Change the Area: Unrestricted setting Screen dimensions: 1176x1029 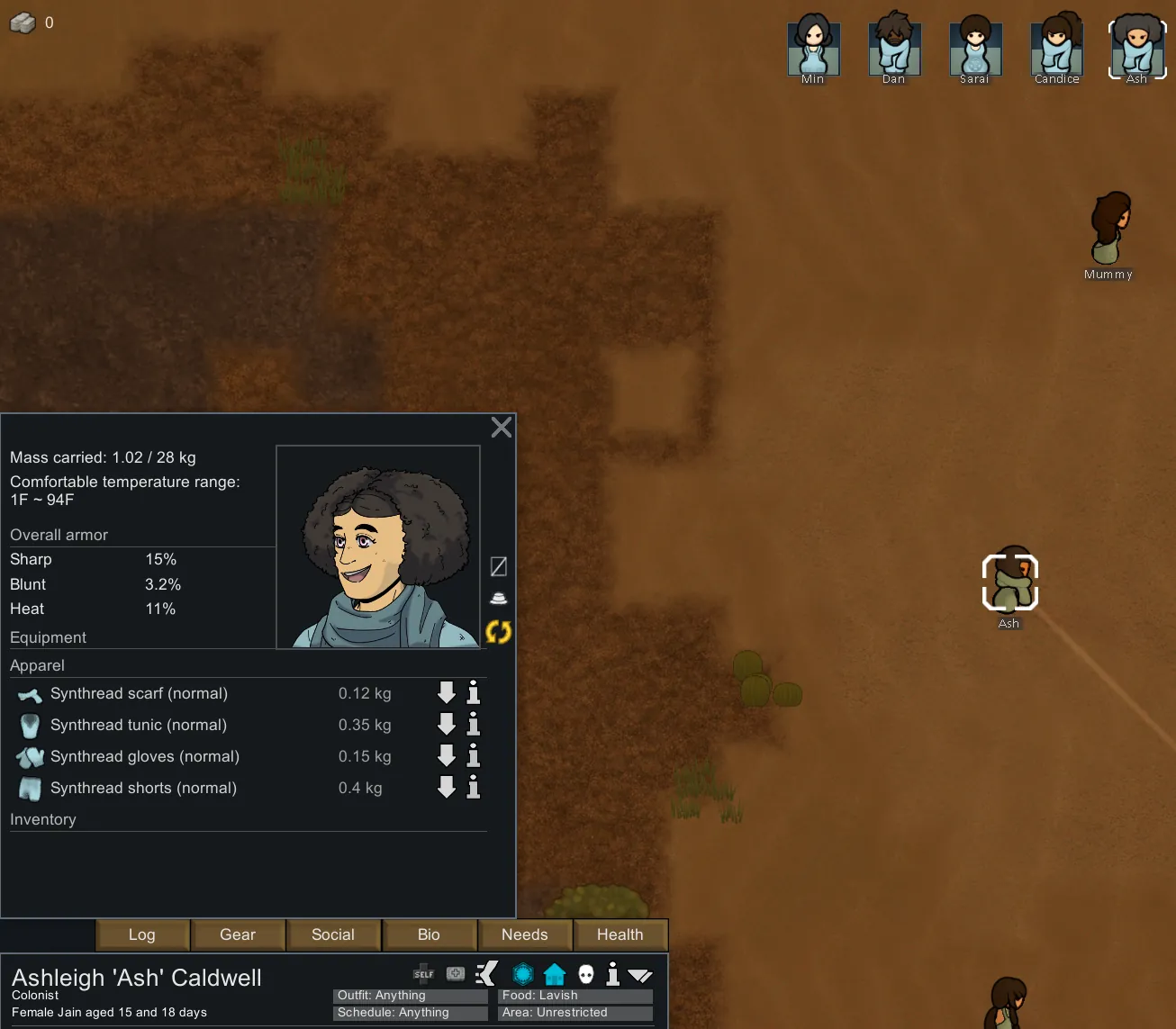[574, 1013]
